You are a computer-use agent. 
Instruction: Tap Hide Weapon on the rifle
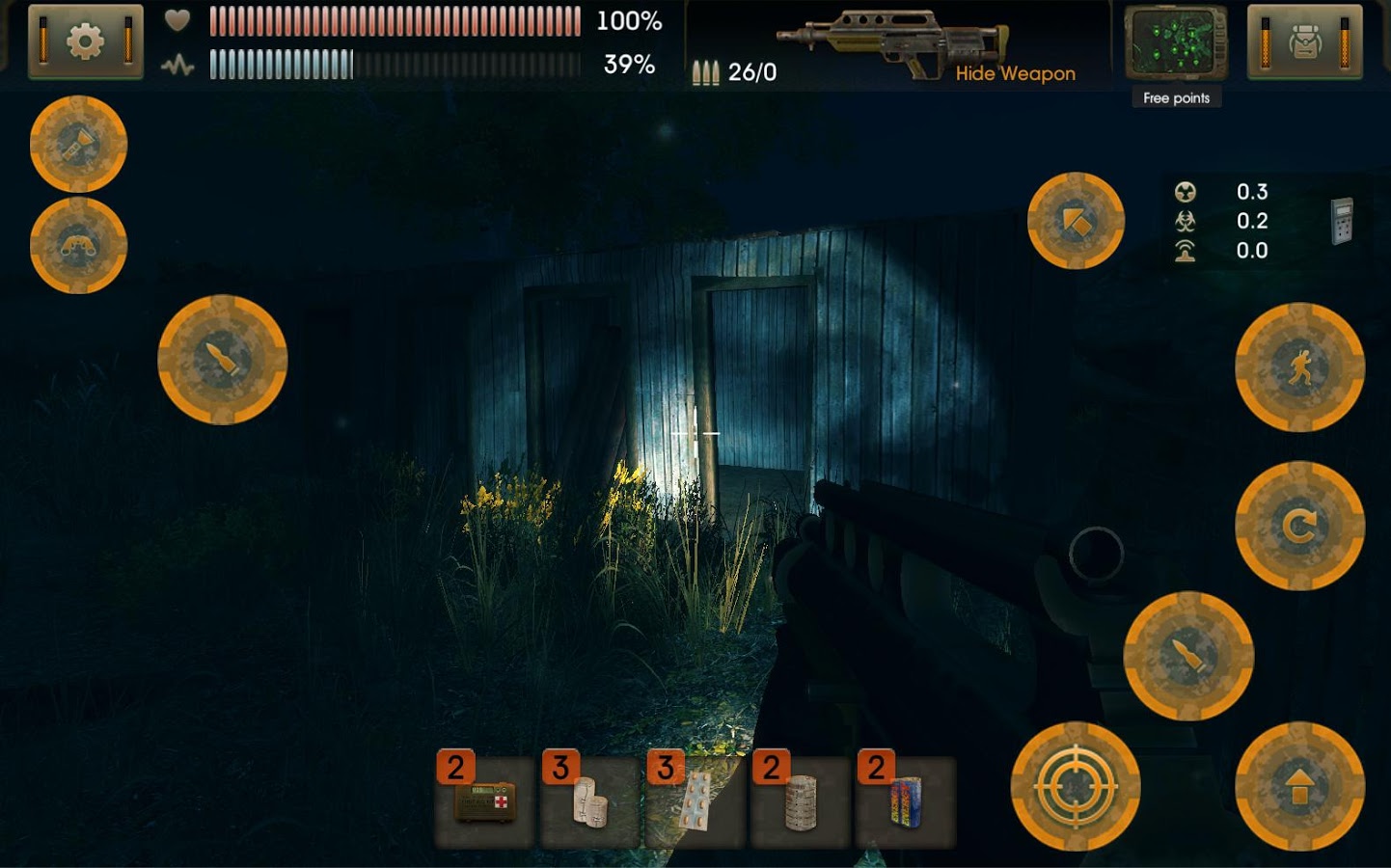tap(1015, 73)
